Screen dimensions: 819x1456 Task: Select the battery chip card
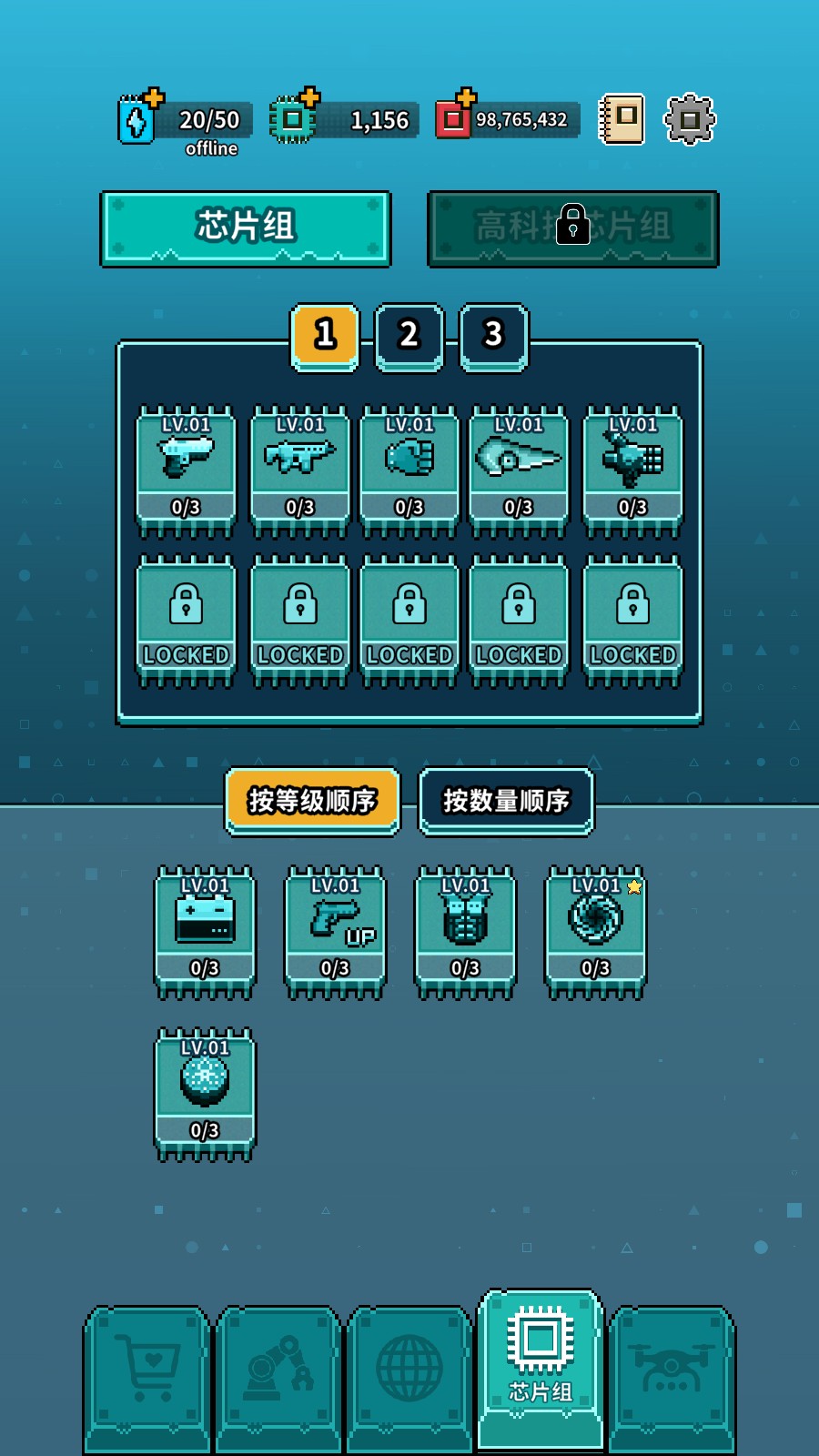(x=205, y=931)
